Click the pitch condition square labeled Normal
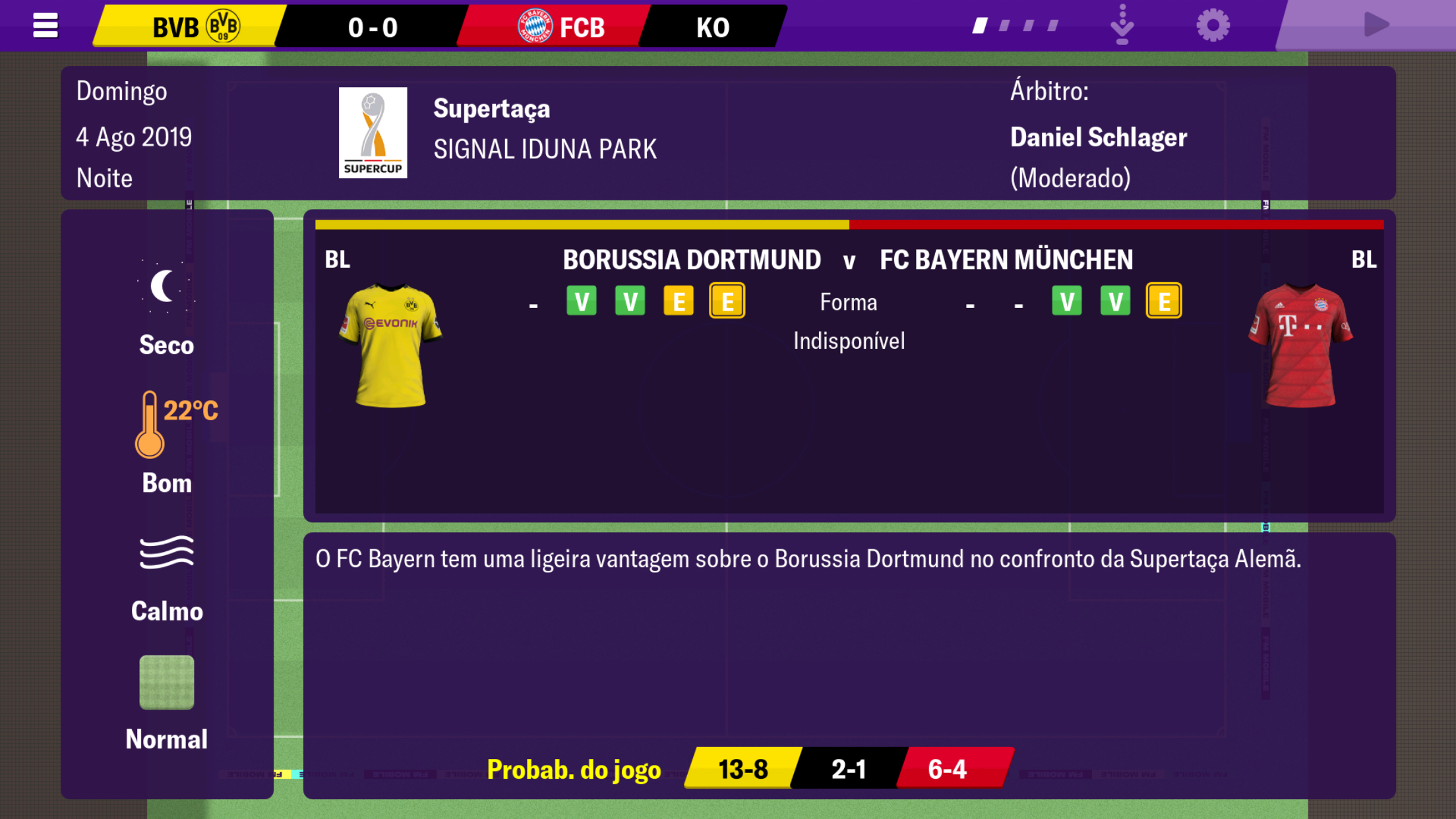1456x819 pixels. (166, 683)
